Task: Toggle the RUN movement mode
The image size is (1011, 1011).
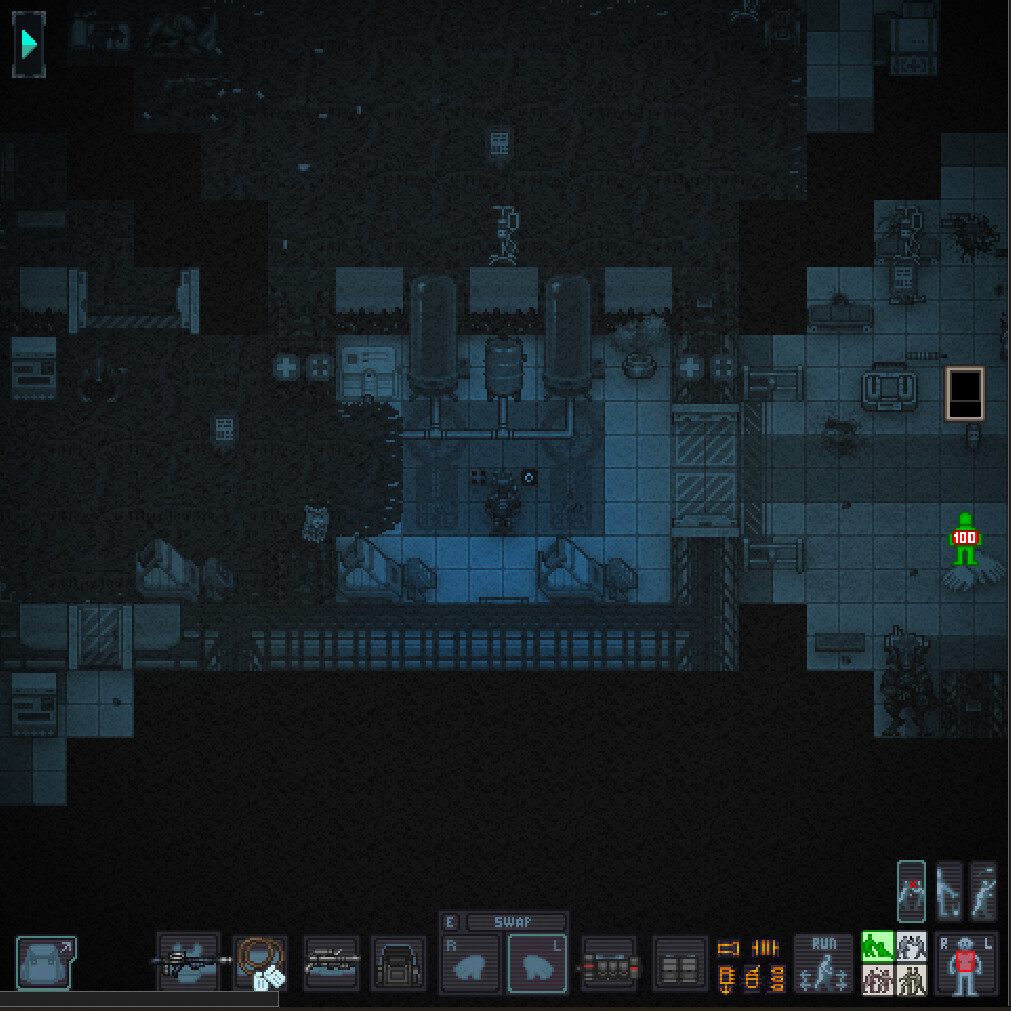Action: coord(823,963)
